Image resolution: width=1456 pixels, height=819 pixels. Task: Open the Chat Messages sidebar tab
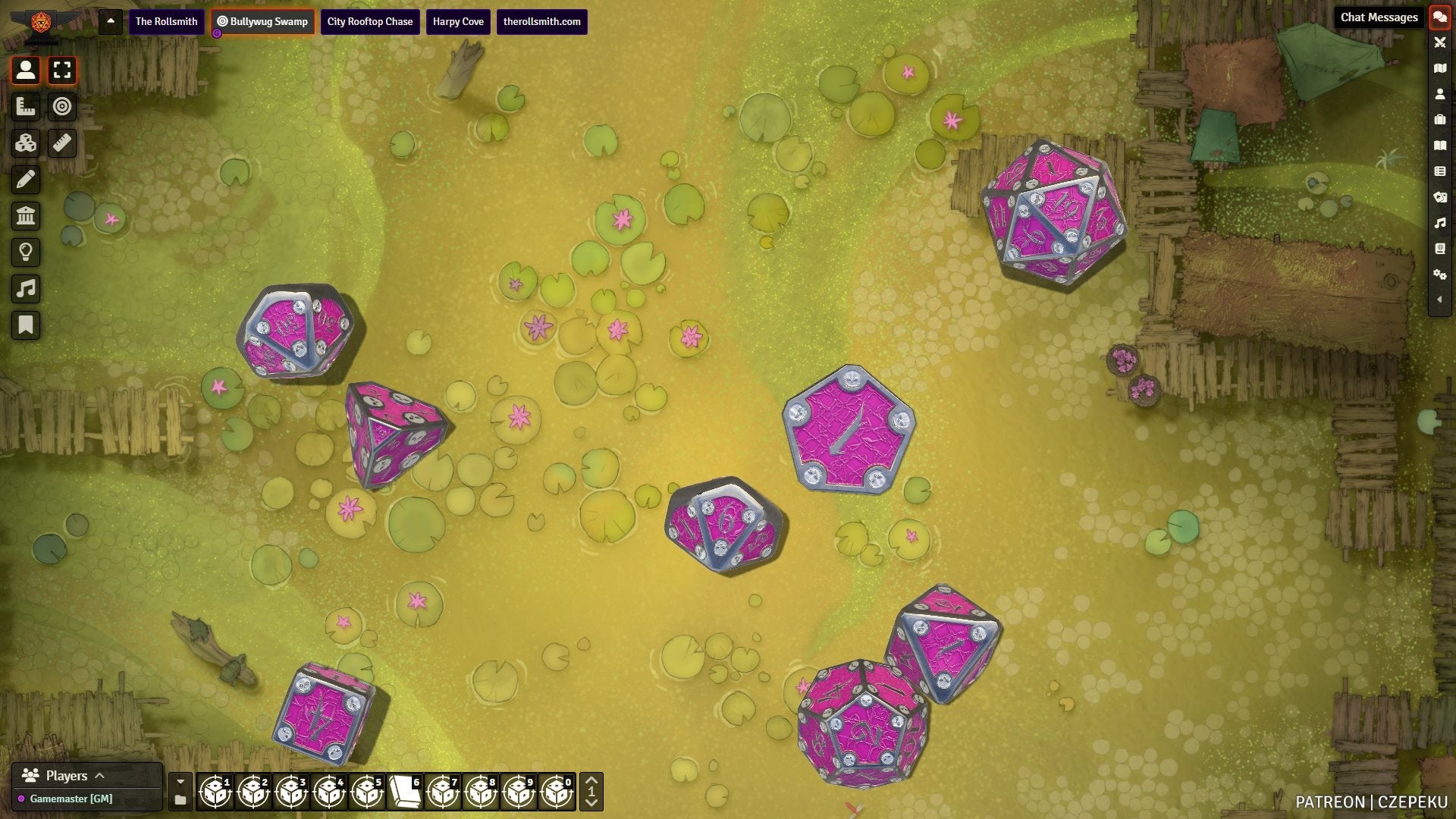tap(1439, 17)
